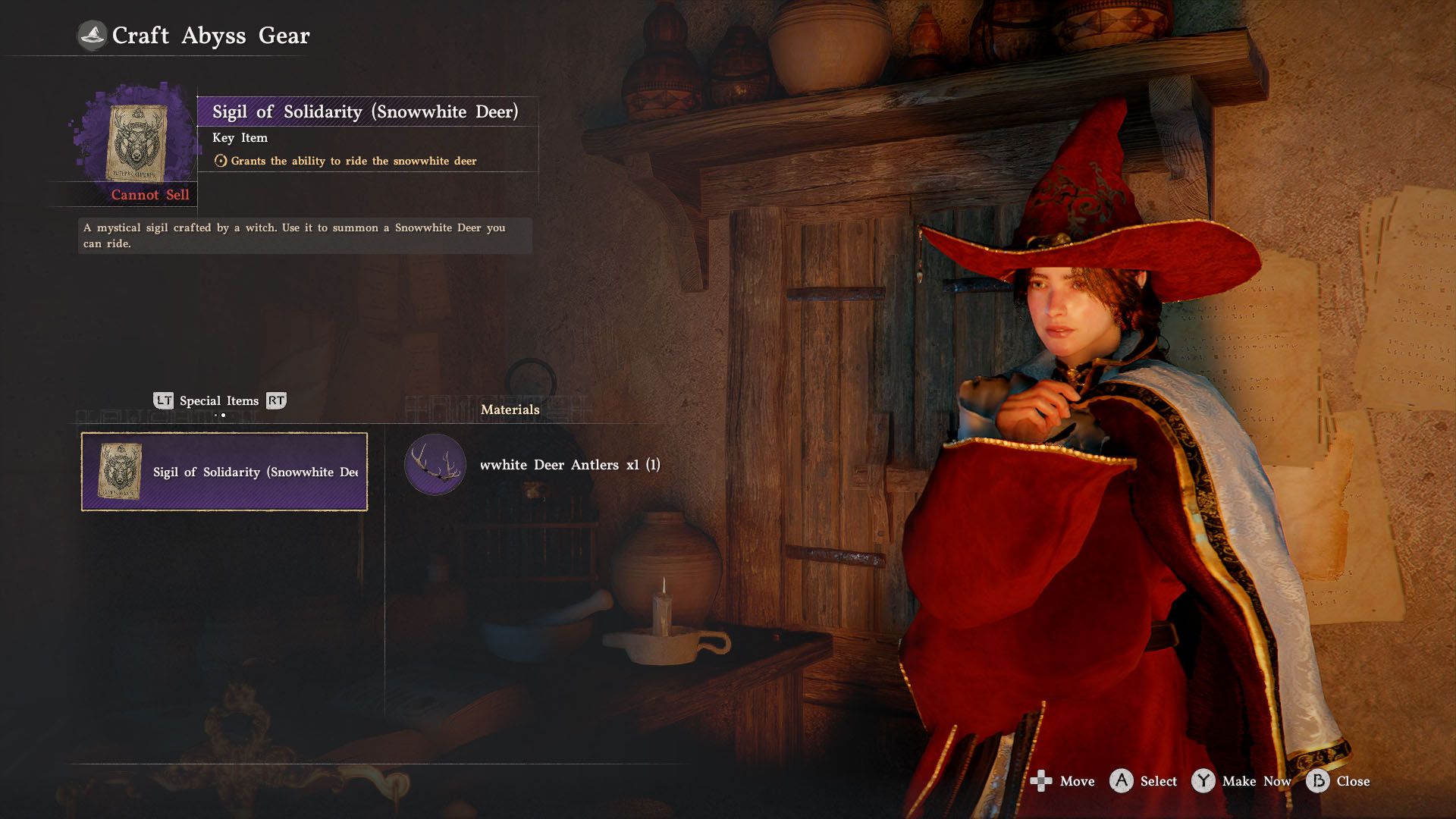This screenshot has width=1456, height=819.
Task: Switch to the Special Items category tab
Action: (x=219, y=401)
